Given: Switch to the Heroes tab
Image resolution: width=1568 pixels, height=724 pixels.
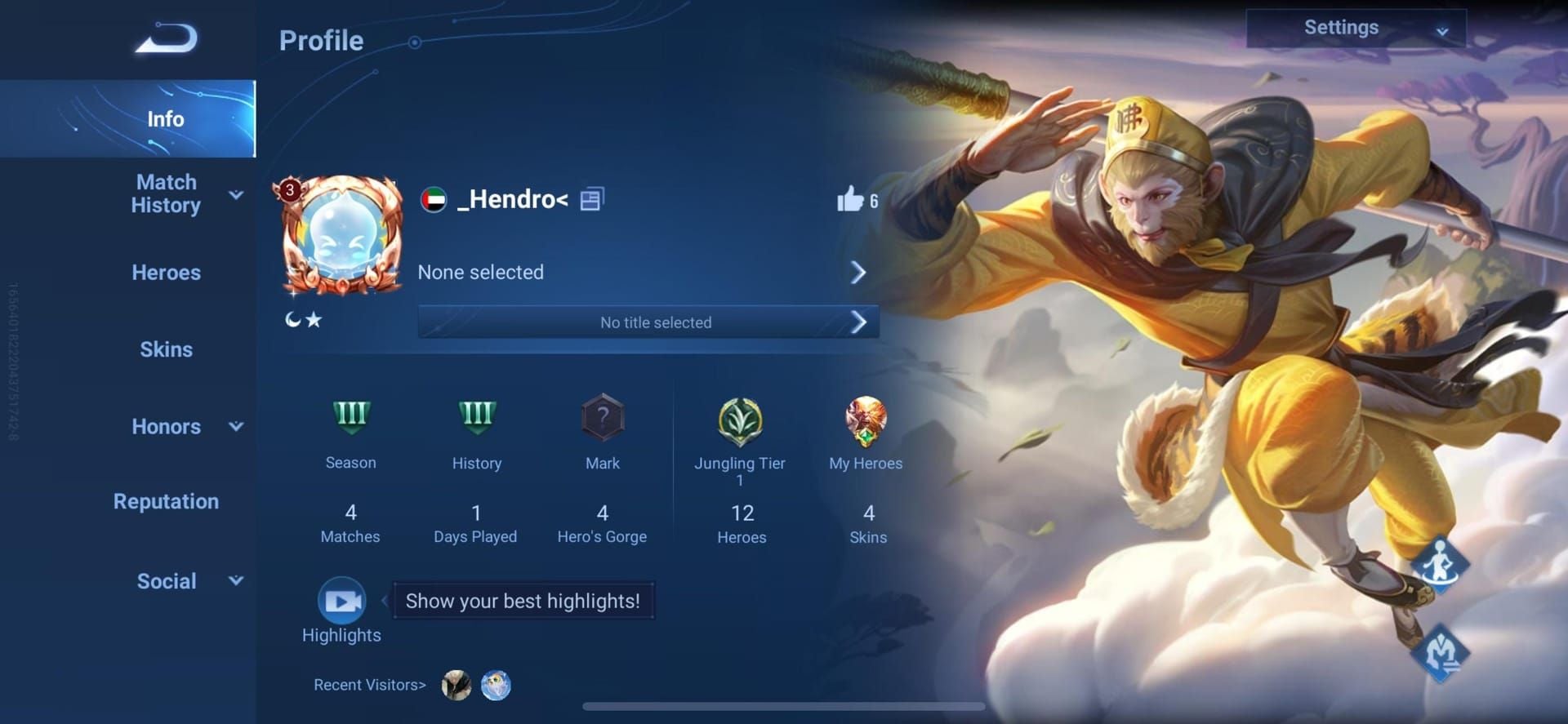Looking at the screenshot, I should click(166, 273).
